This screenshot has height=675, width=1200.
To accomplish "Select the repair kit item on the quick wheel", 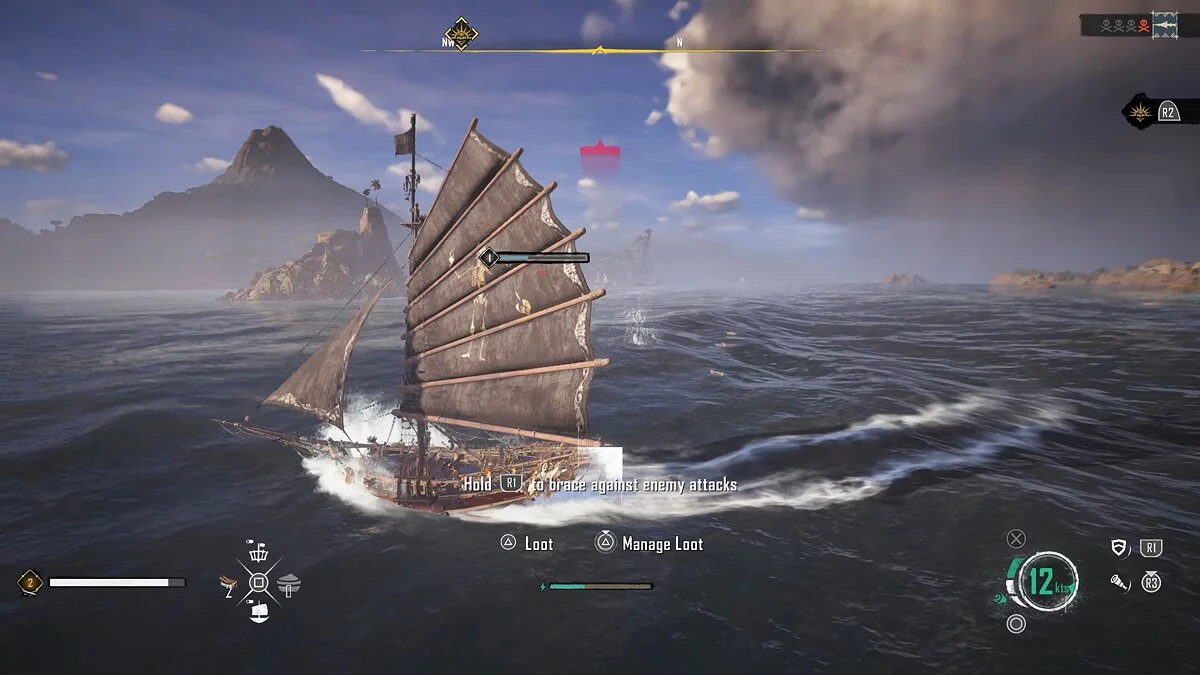I will (230, 583).
